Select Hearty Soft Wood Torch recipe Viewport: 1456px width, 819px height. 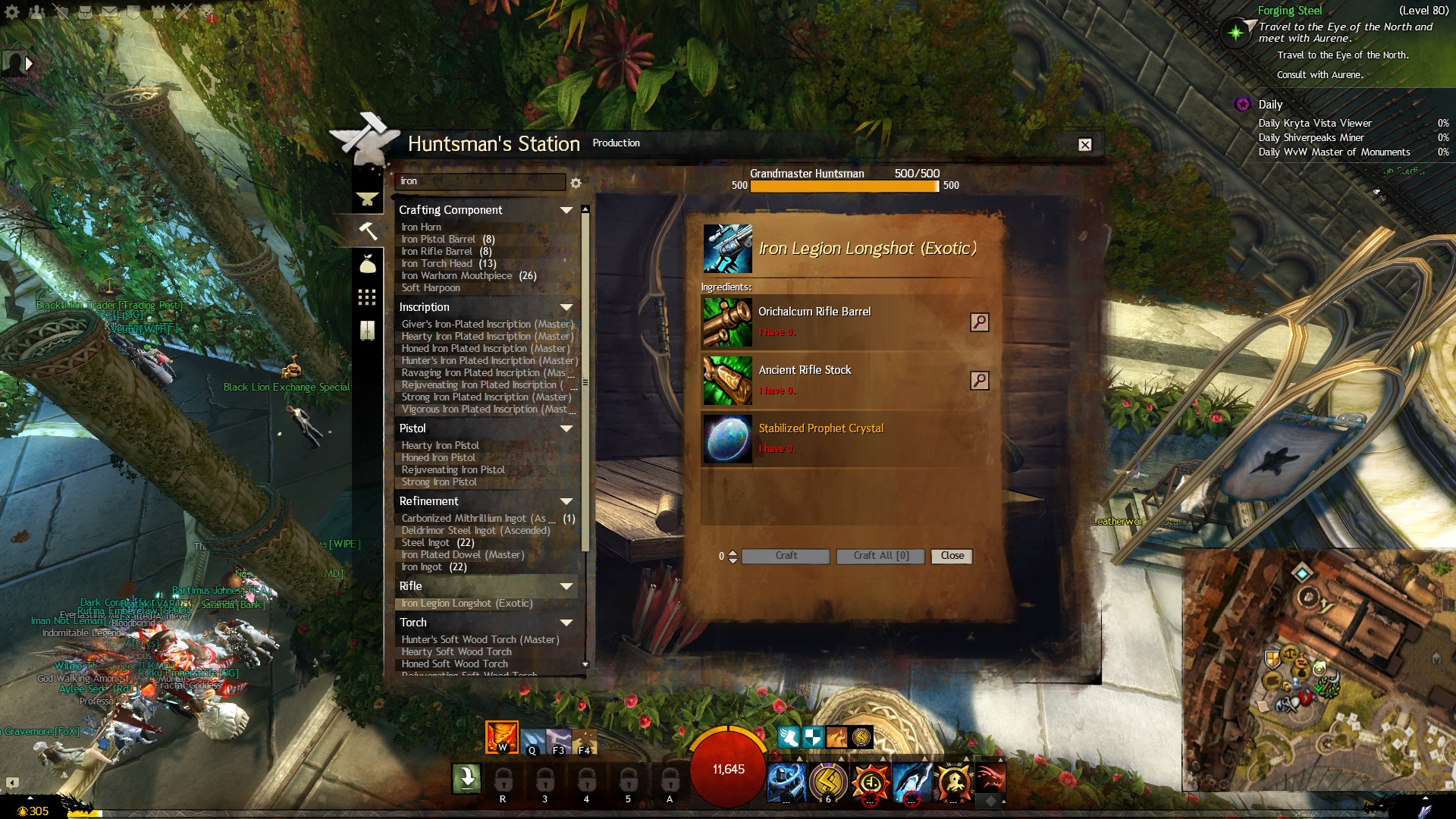(x=457, y=652)
